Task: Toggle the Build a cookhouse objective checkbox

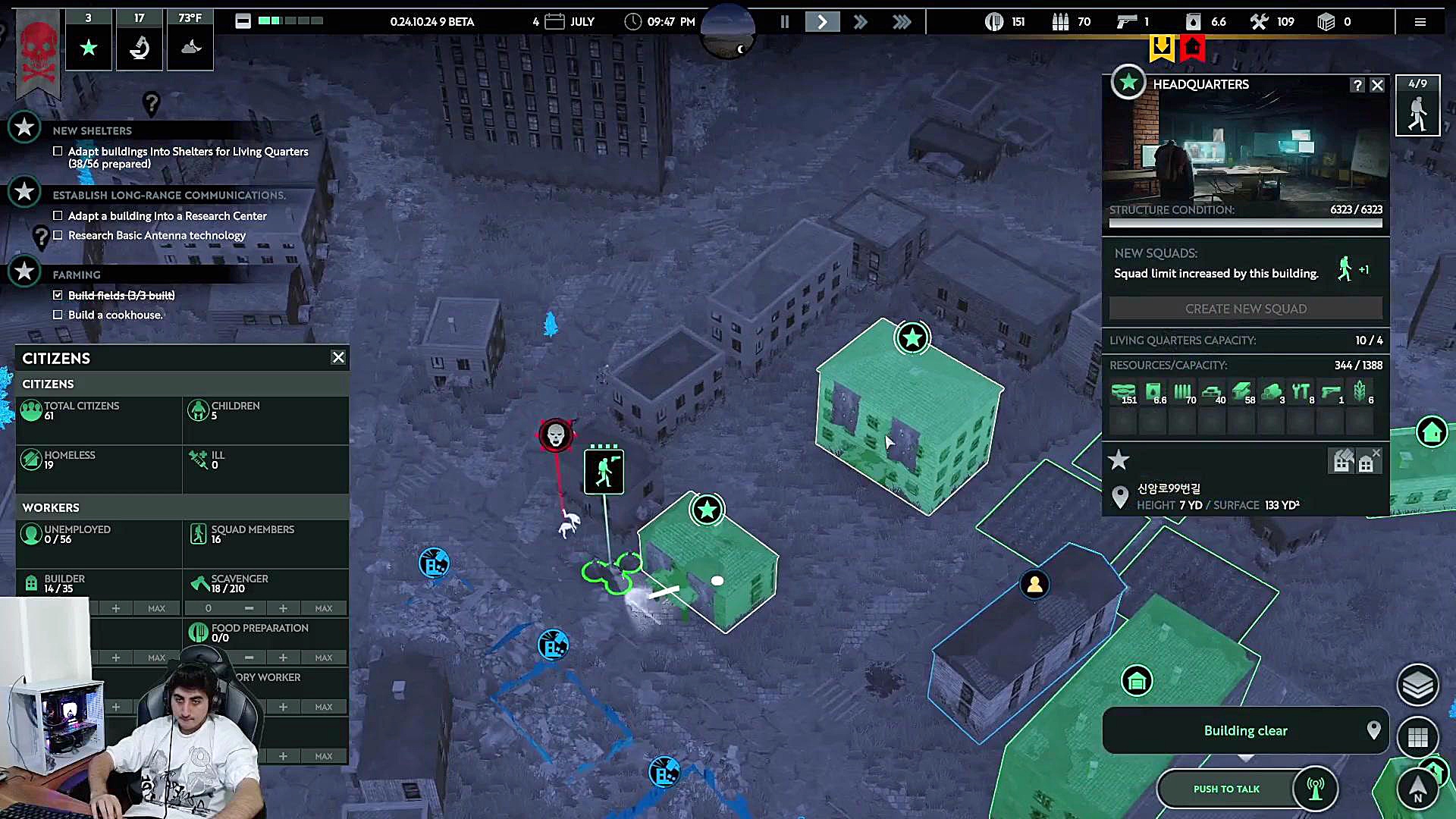Action: (x=58, y=315)
